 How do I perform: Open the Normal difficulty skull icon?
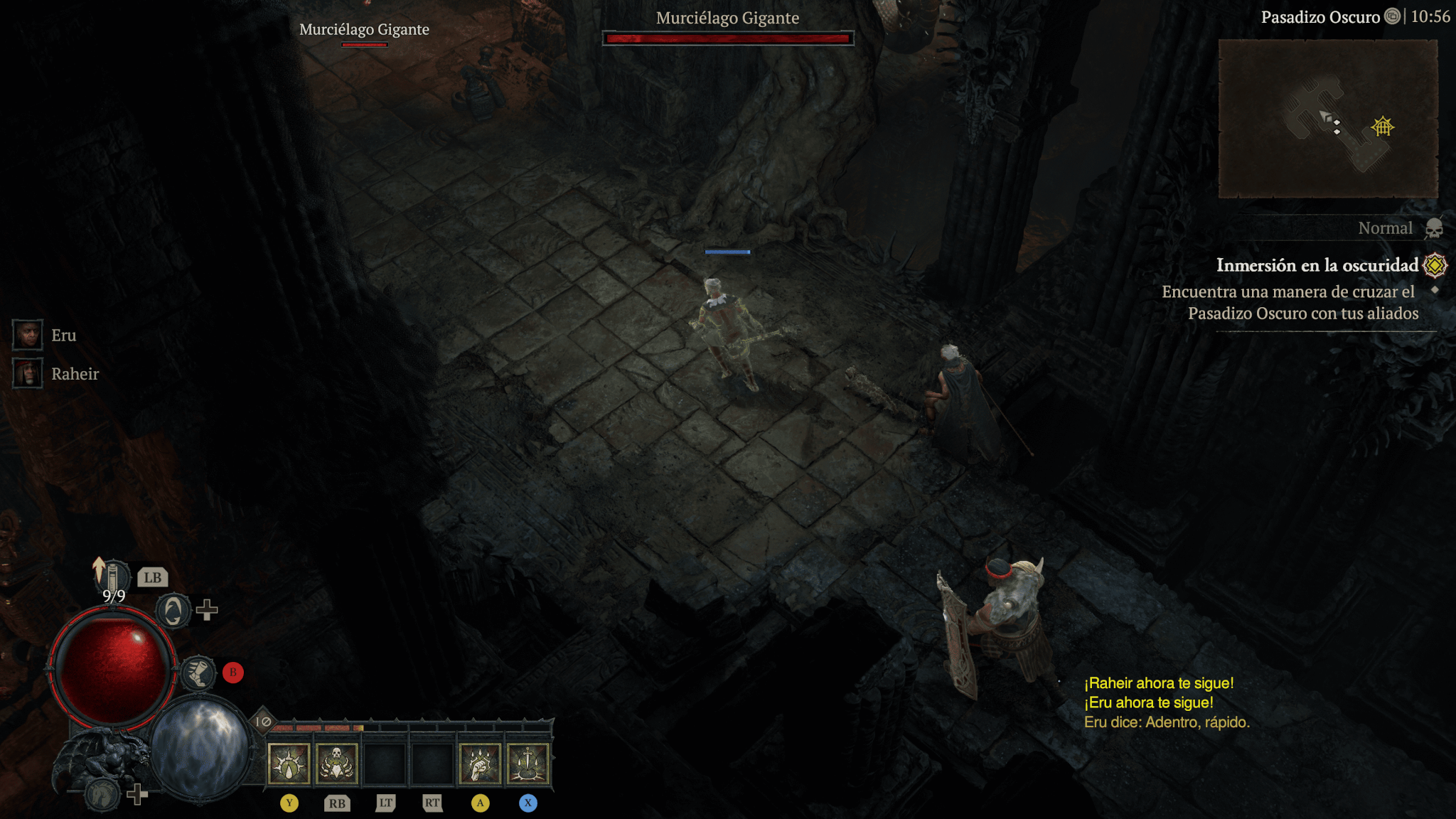point(1434,228)
